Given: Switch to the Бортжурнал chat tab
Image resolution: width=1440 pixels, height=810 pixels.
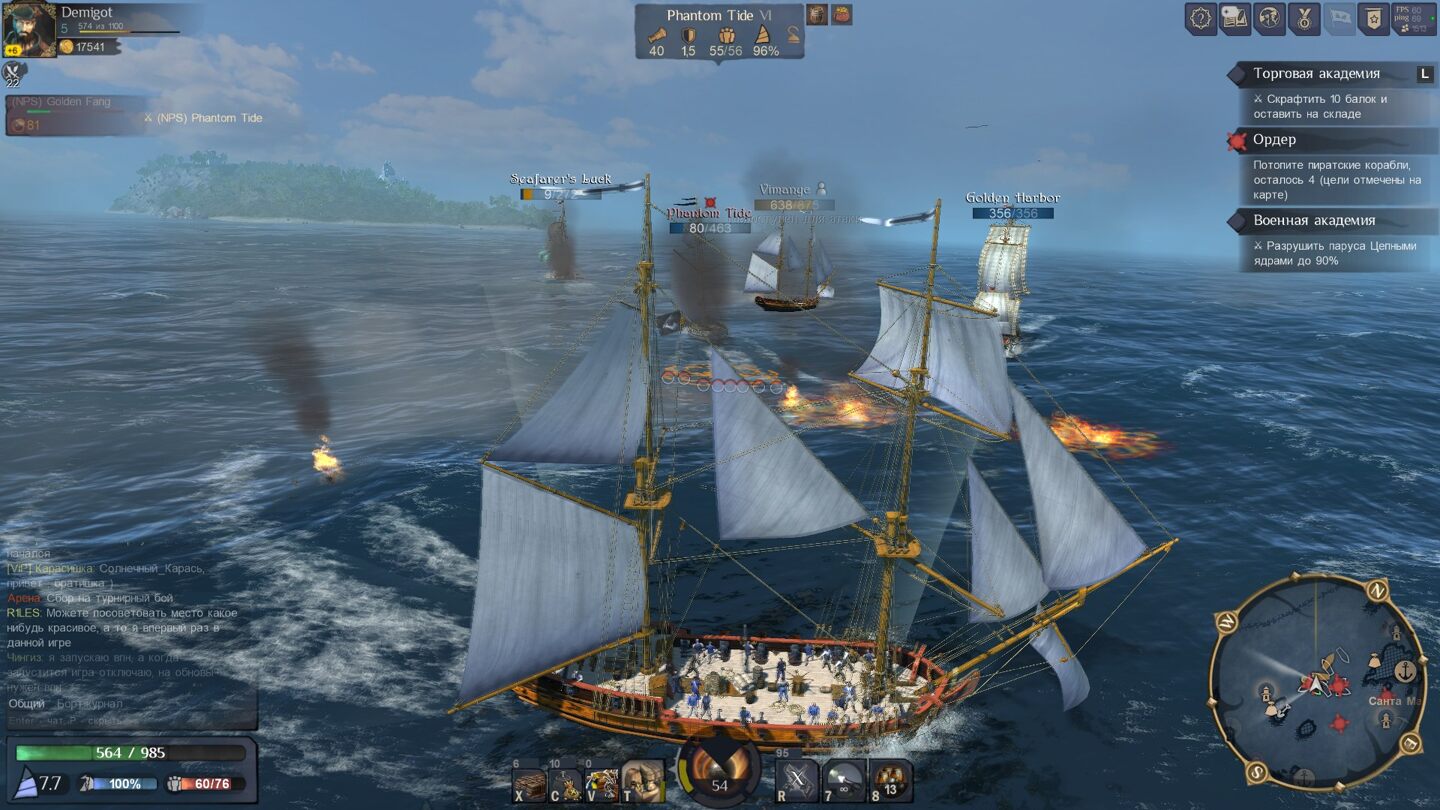Looking at the screenshot, I should point(90,704).
